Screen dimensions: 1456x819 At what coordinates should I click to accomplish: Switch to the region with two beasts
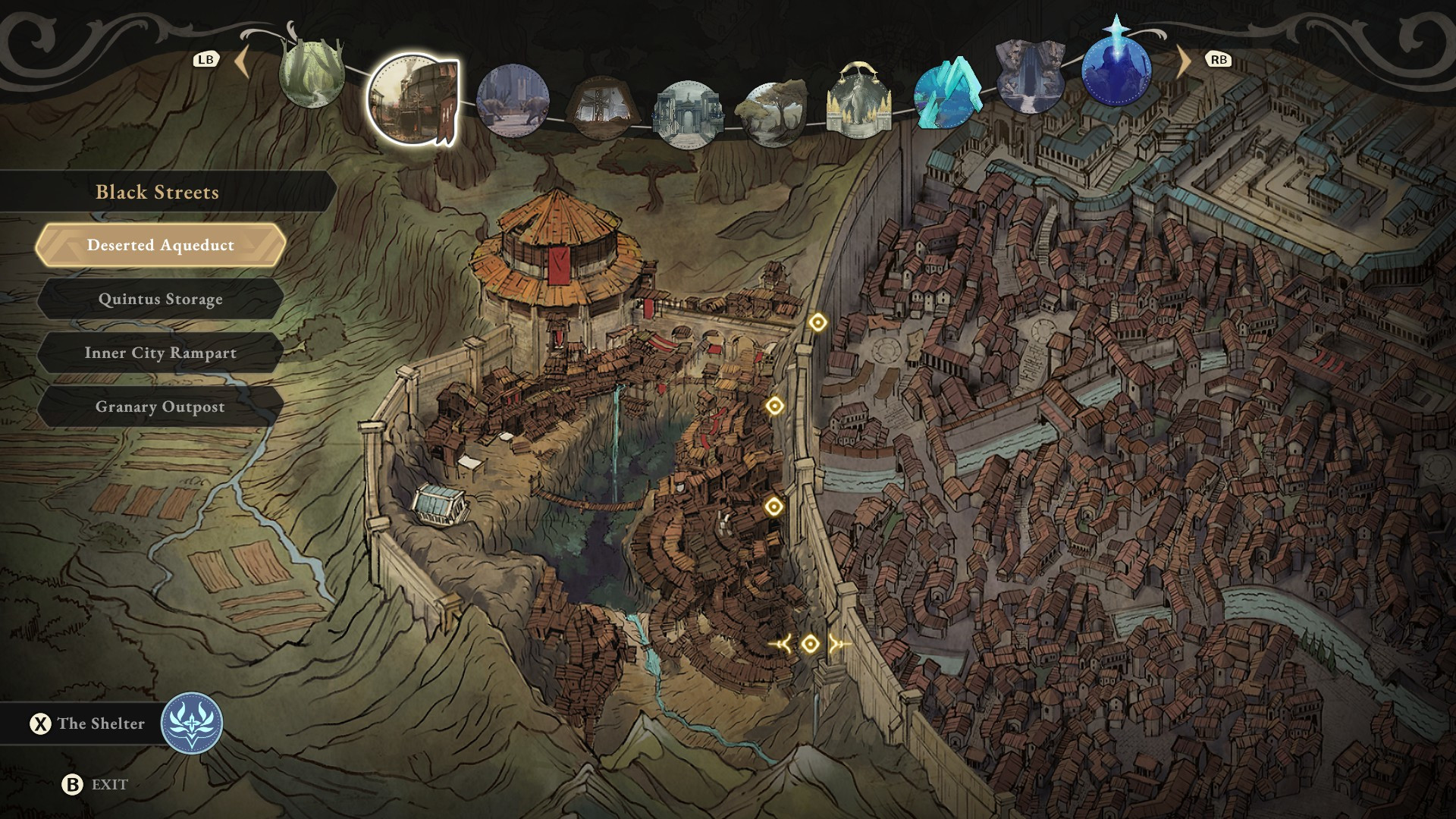point(513,100)
